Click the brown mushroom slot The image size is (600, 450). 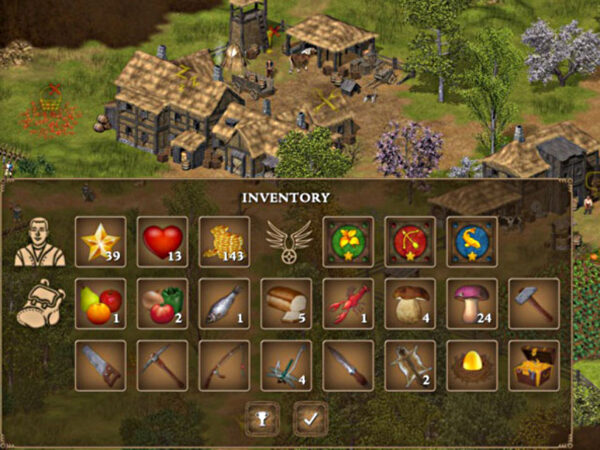pos(410,303)
